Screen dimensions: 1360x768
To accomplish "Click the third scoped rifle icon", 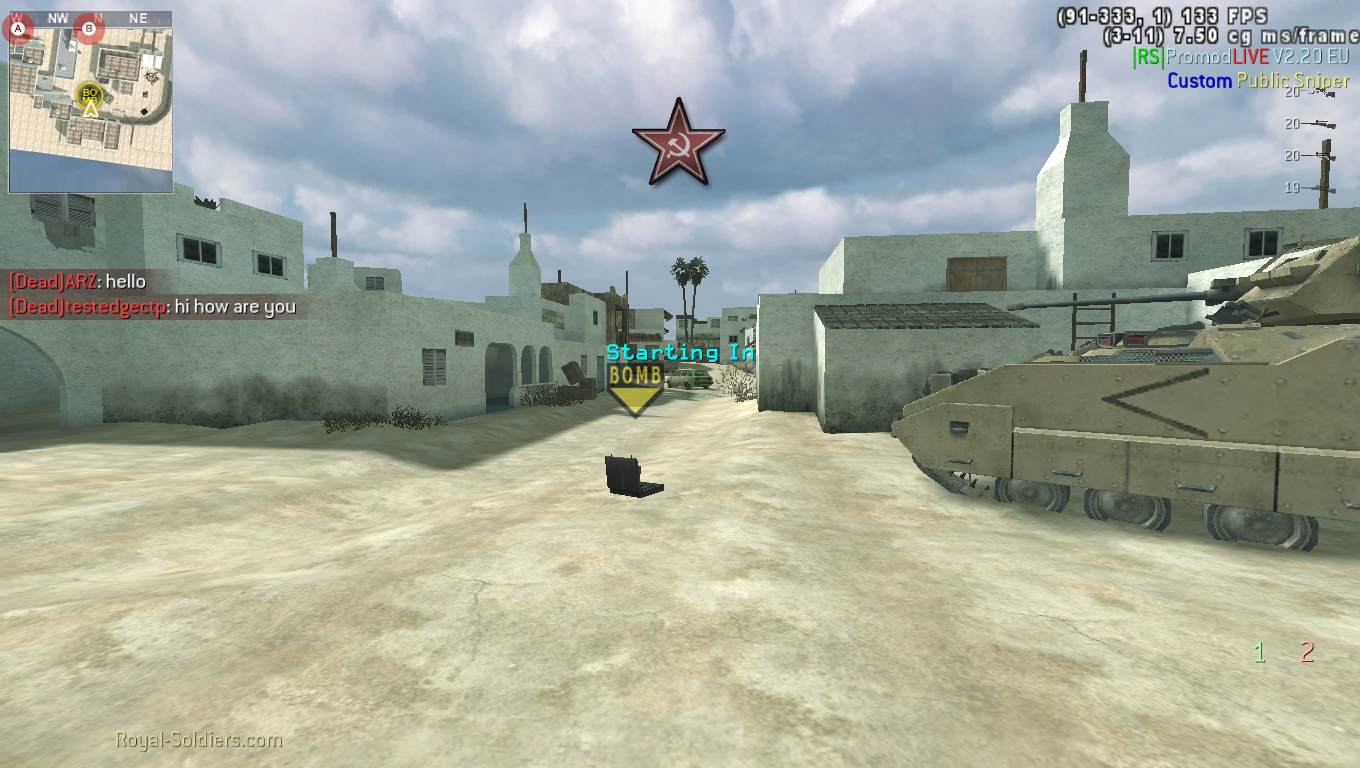I will (x=1320, y=157).
